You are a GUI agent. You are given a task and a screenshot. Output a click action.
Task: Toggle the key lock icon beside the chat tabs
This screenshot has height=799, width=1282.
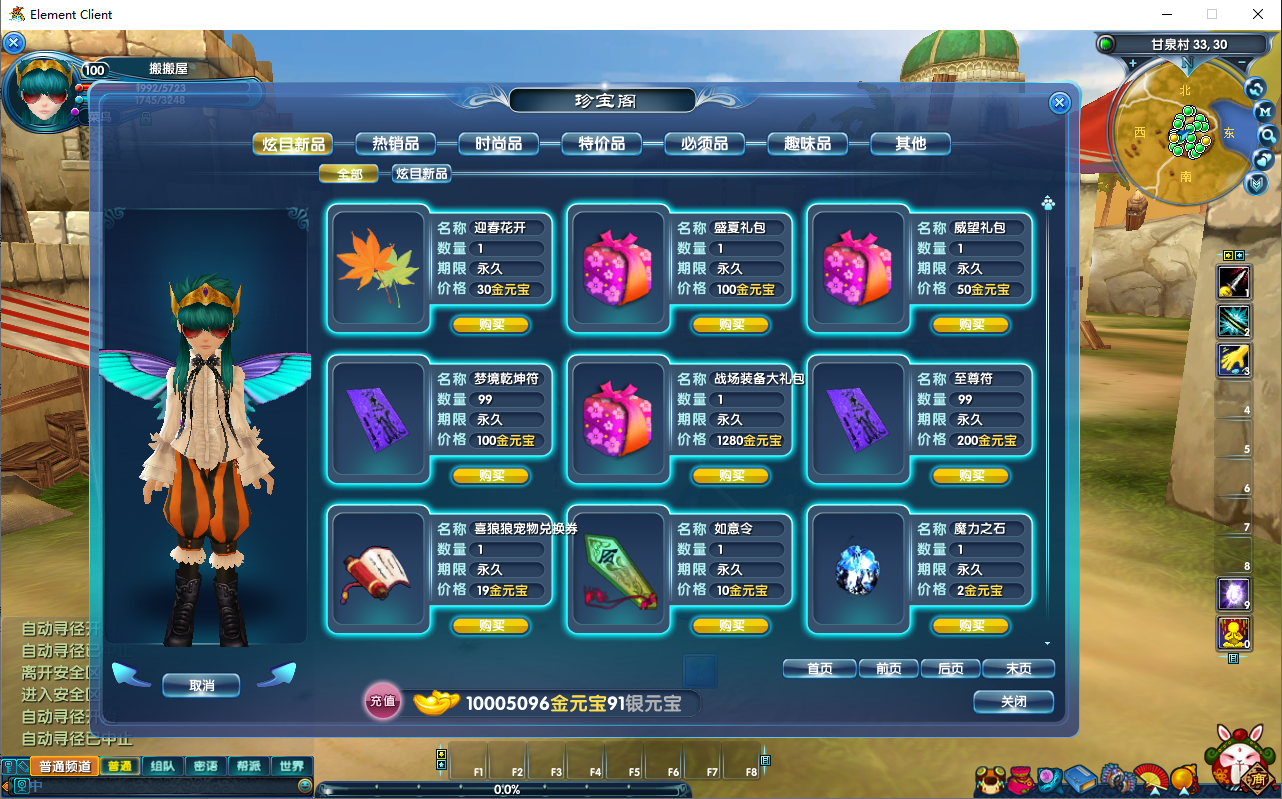pyautogui.click(x=8, y=766)
